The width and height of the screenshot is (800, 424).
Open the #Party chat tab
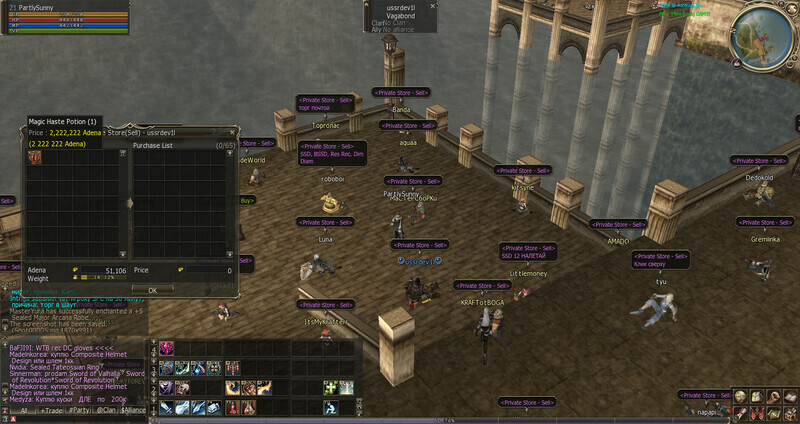click(x=79, y=410)
